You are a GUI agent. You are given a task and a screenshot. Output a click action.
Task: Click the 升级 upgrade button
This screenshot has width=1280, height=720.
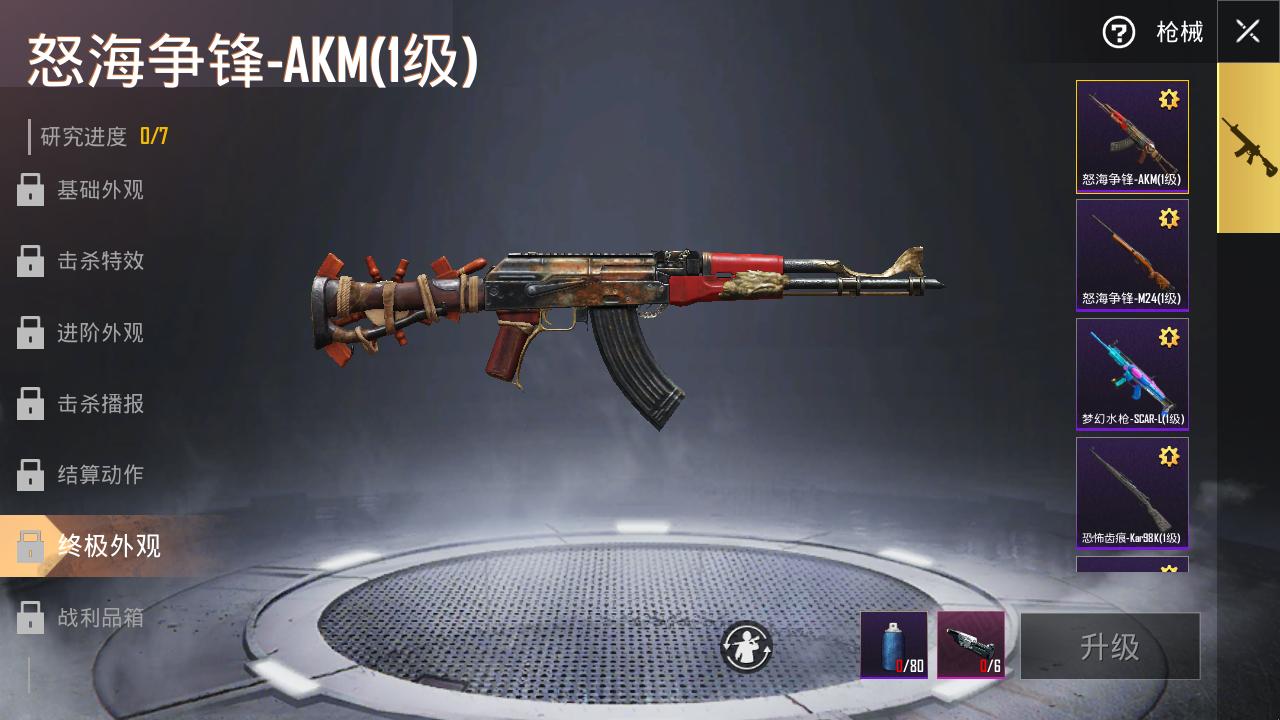1110,646
